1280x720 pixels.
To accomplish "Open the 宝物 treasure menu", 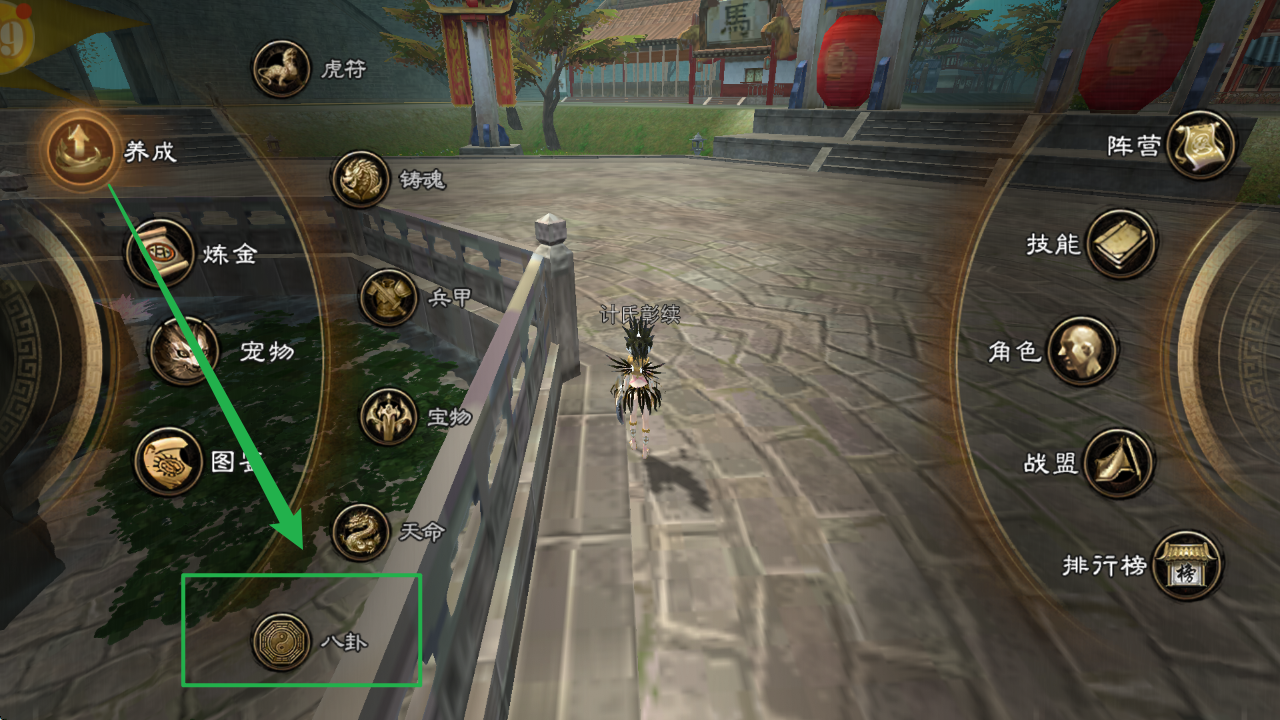I will pyautogui.click(x=388, y=416).
